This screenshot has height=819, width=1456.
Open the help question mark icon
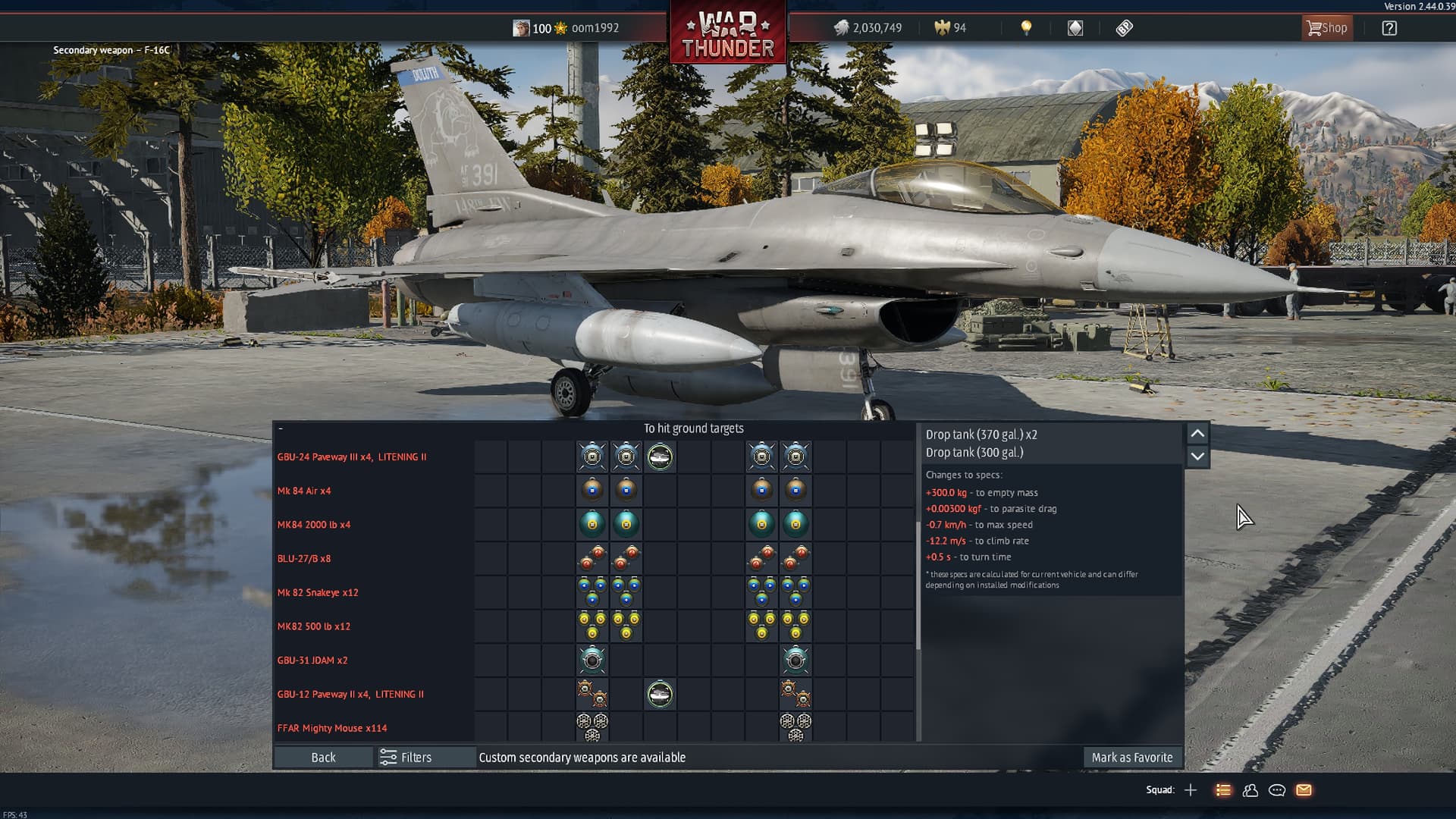(1390, 27)
